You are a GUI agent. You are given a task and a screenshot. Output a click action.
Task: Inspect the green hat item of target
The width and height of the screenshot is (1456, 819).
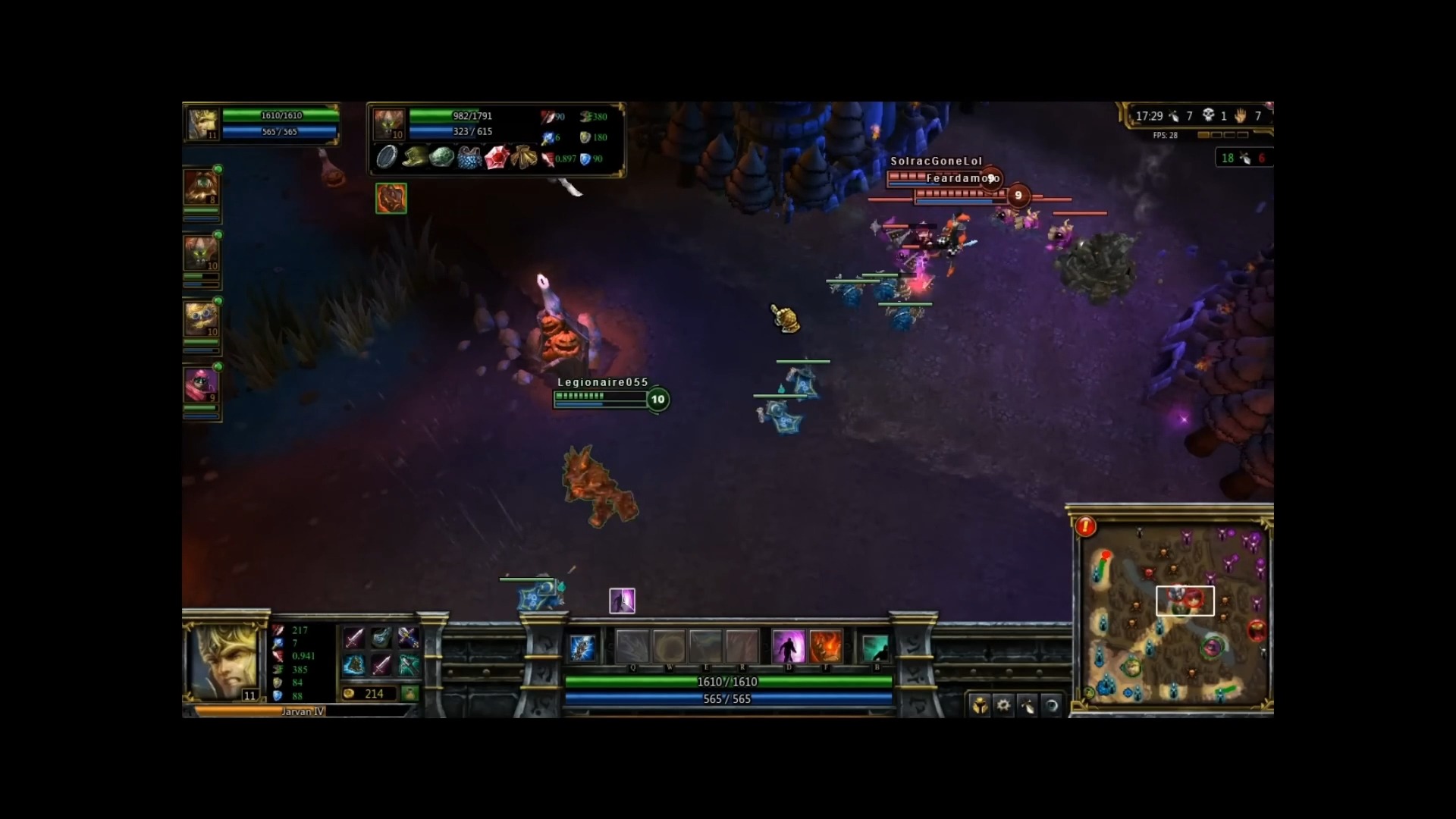pos(414,158)
